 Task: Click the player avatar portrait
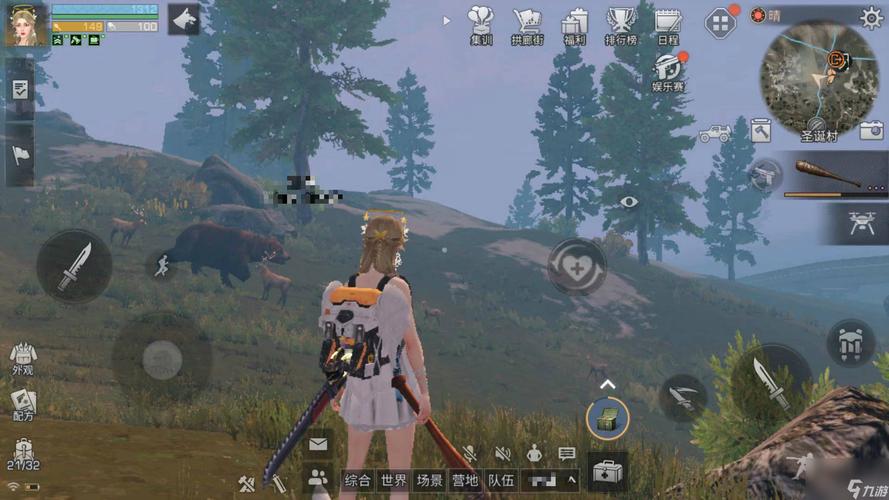25,24
